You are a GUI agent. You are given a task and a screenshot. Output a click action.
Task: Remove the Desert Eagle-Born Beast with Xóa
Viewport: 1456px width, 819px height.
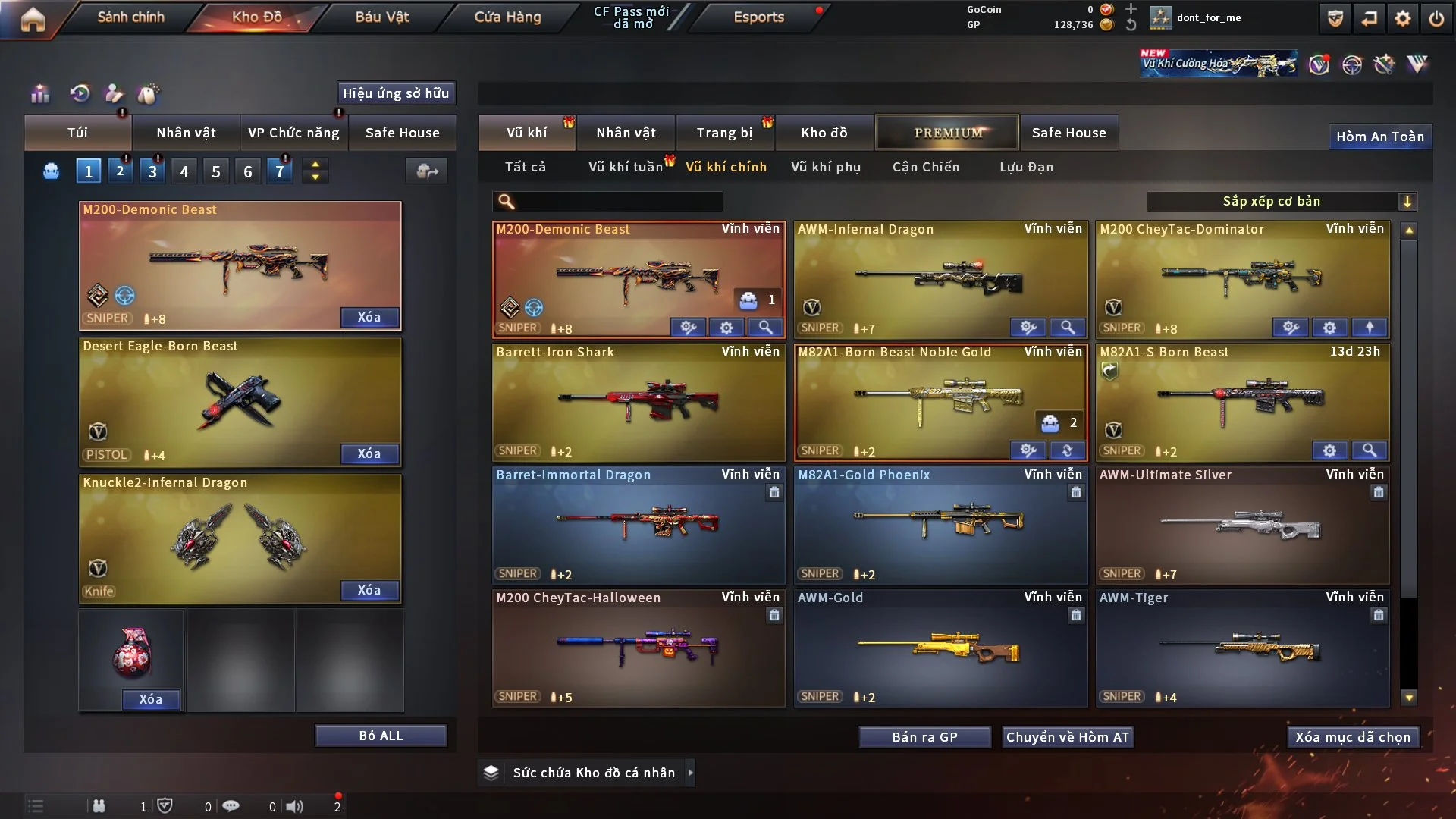[369, 453]
